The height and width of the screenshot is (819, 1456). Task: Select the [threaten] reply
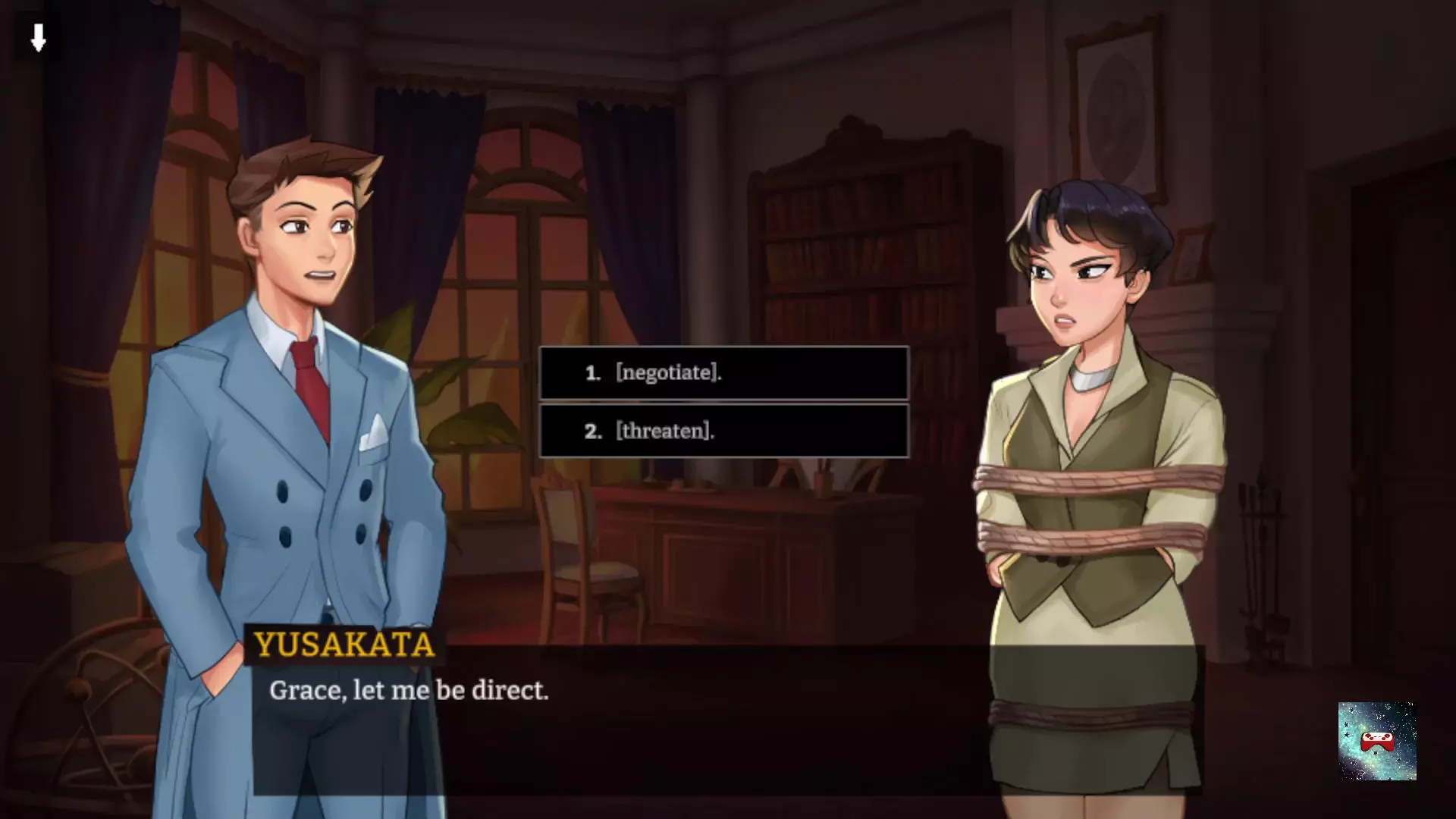[723, 431]
